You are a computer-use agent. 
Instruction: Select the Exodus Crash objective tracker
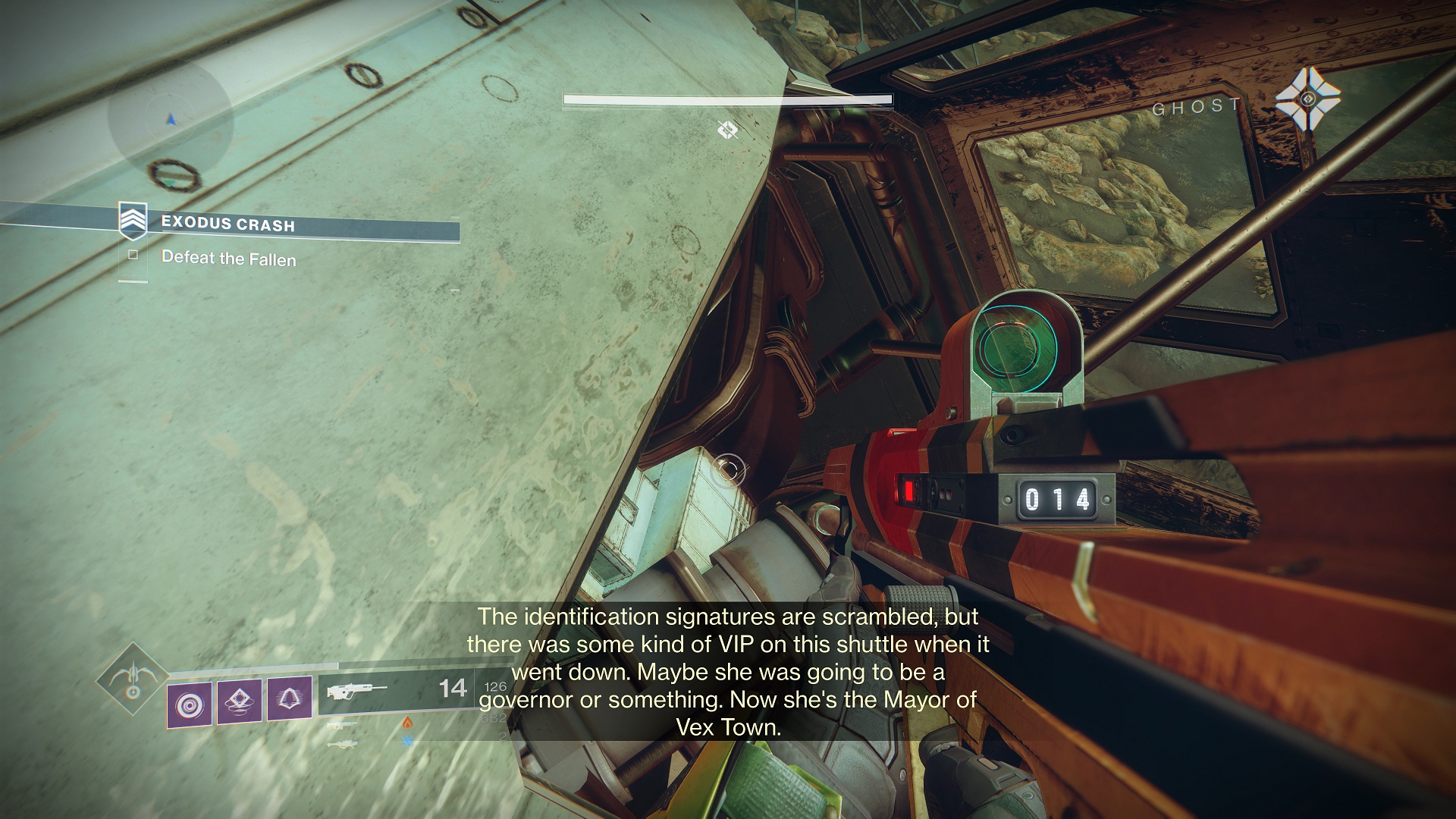[x=227, y=224]
